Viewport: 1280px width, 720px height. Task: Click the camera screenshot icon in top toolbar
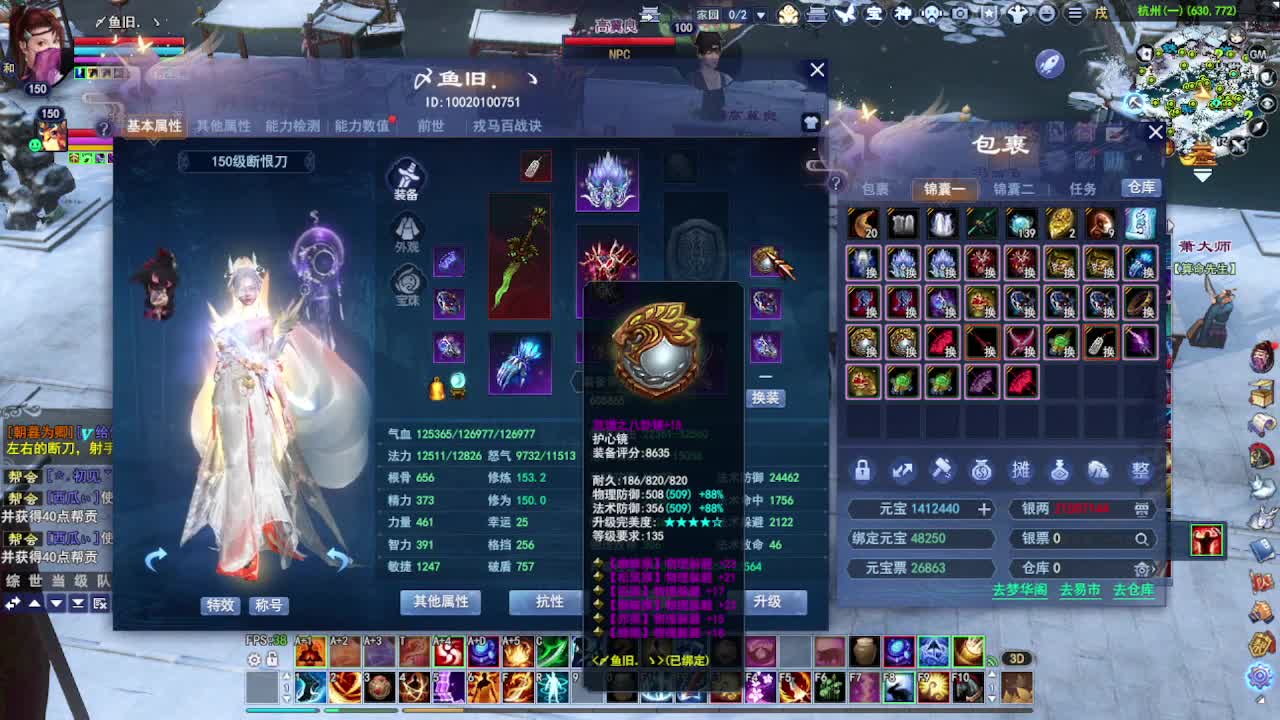pyautogui.click(x=960, y=12)
